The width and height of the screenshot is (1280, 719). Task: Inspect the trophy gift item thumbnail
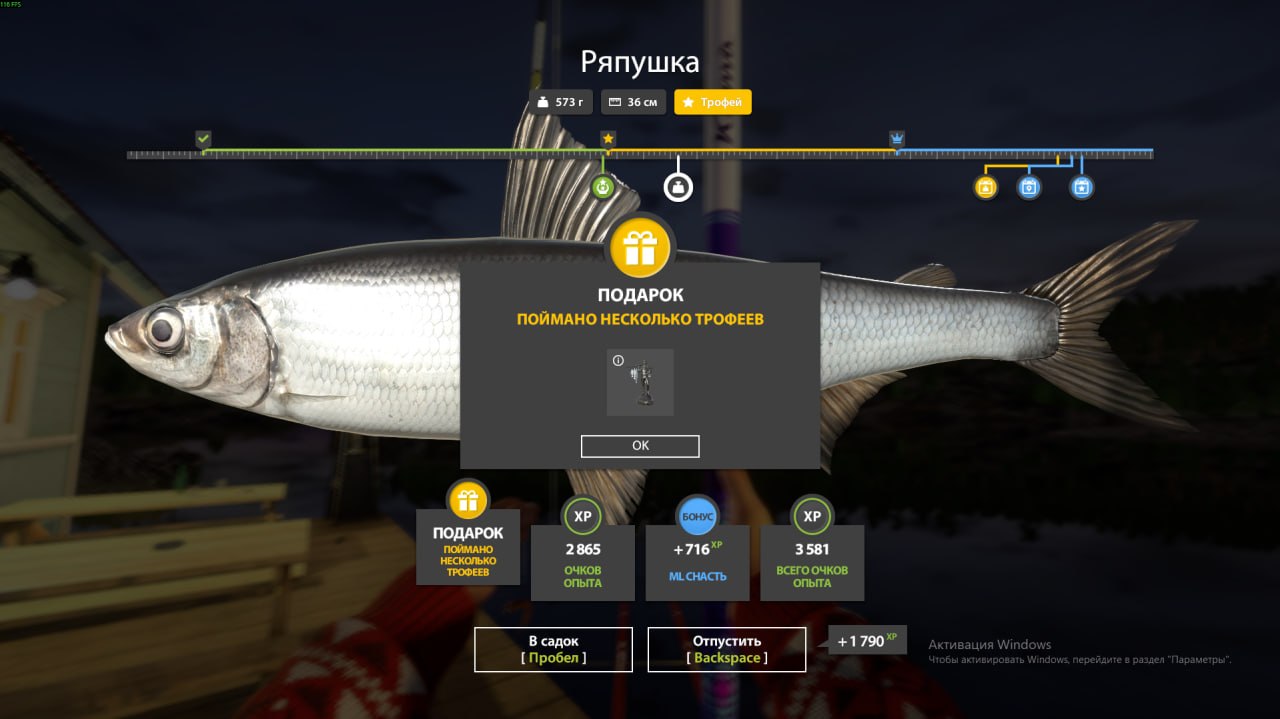pyautogui.click(x=640, y=382)
